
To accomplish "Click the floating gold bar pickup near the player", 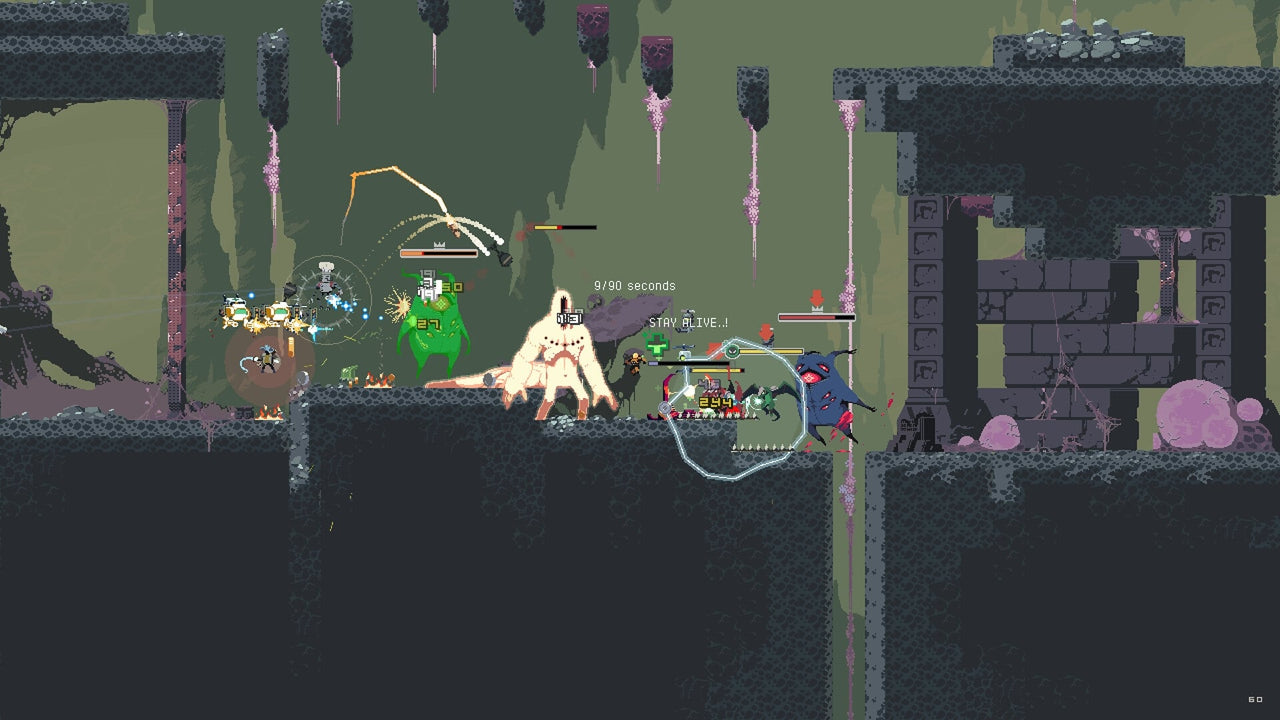I will 291,347.
